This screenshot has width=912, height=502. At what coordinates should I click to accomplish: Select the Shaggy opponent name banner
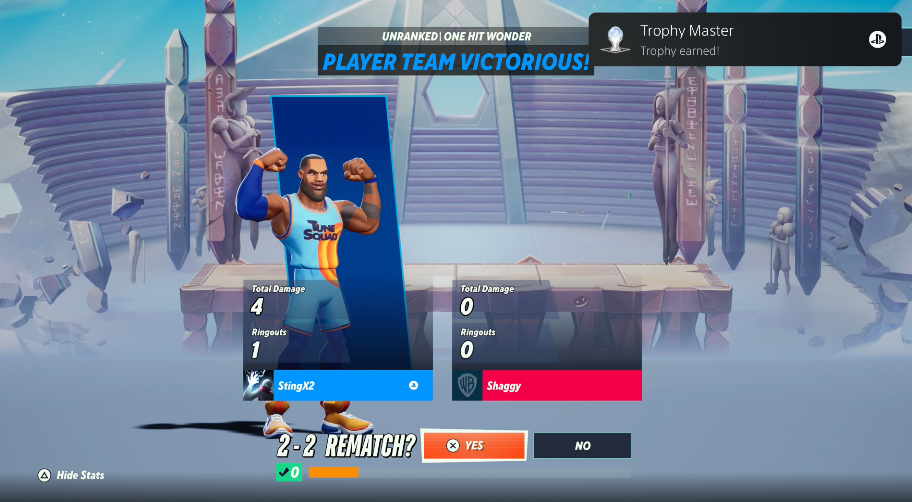click(x=560, y=386)
